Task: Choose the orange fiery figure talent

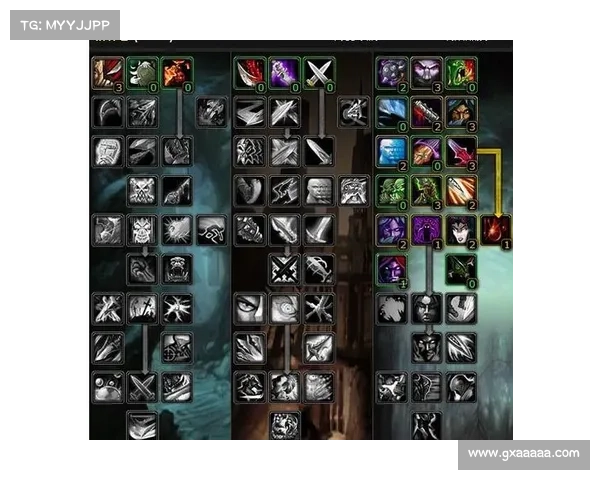Action: point(177,72)
